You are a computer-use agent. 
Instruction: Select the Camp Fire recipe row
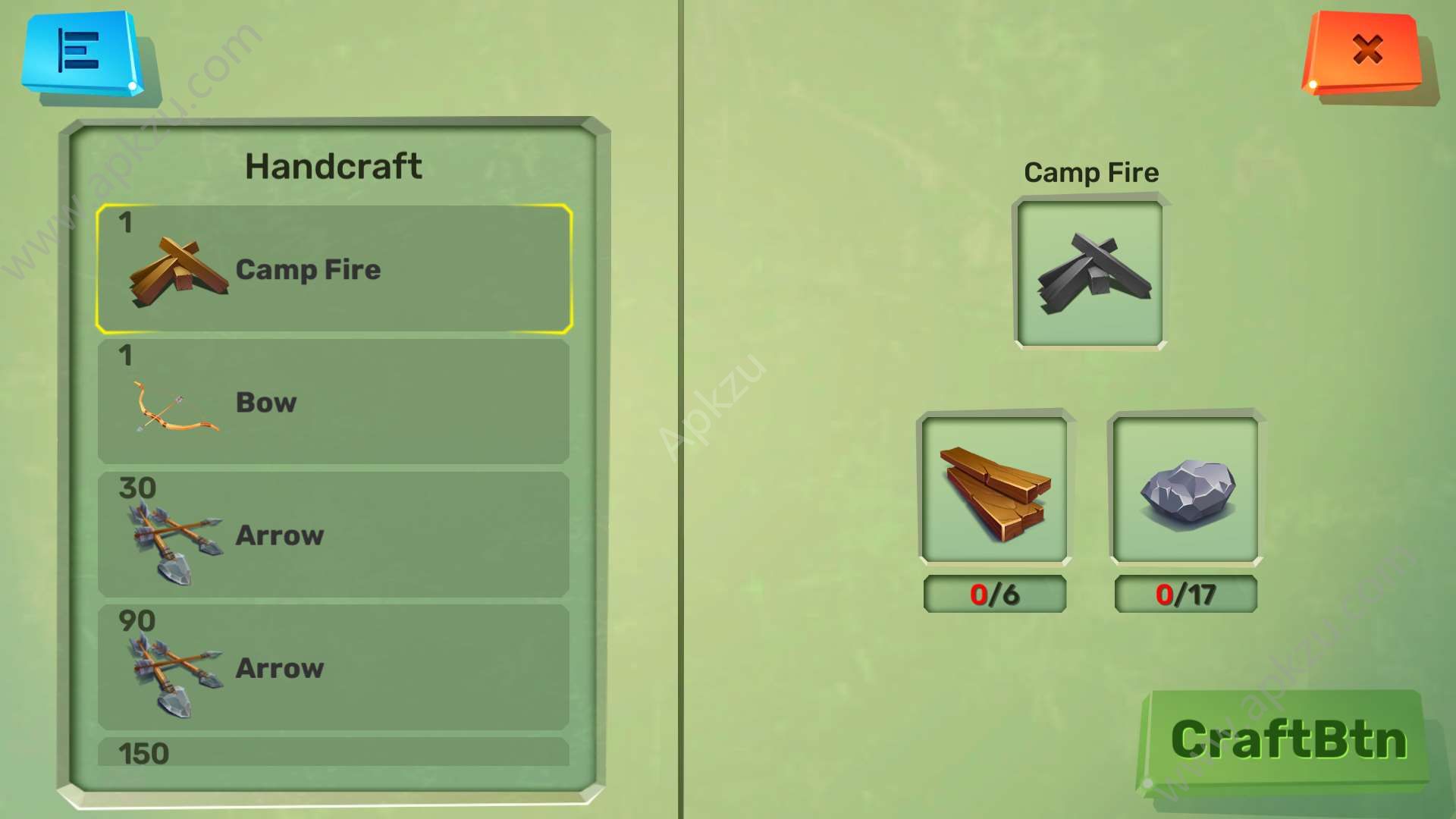[x=334, y=269]
